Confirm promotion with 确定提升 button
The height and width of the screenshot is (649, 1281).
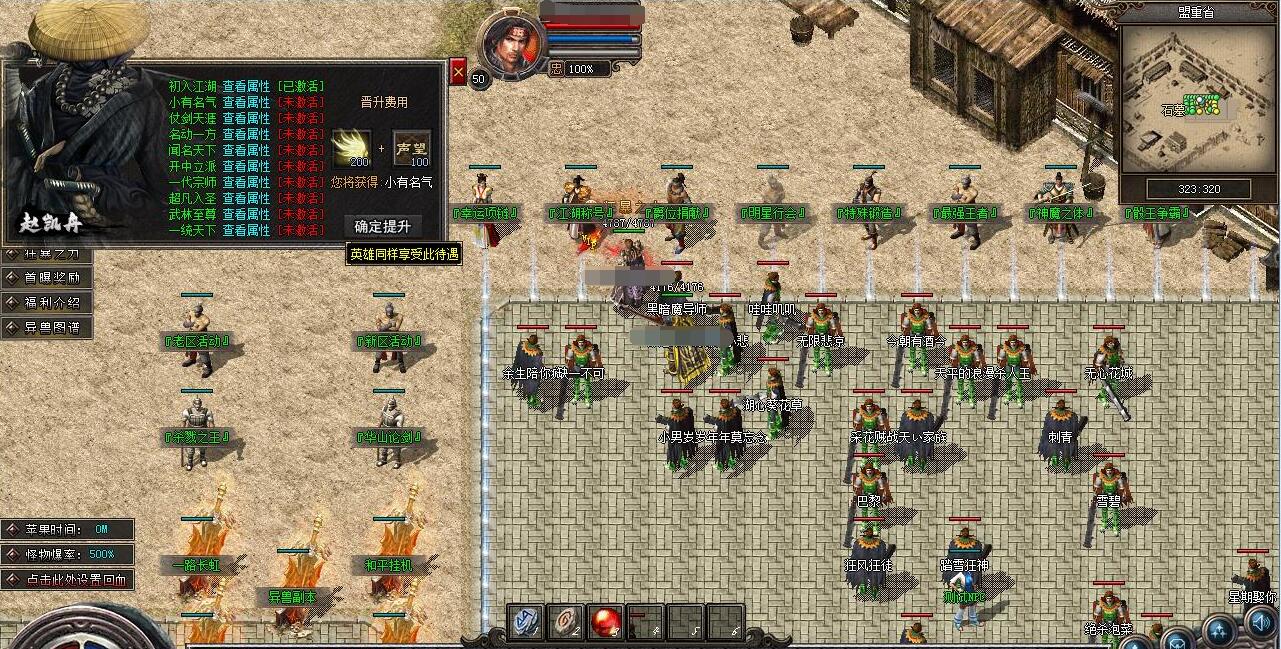click(382, 226)
